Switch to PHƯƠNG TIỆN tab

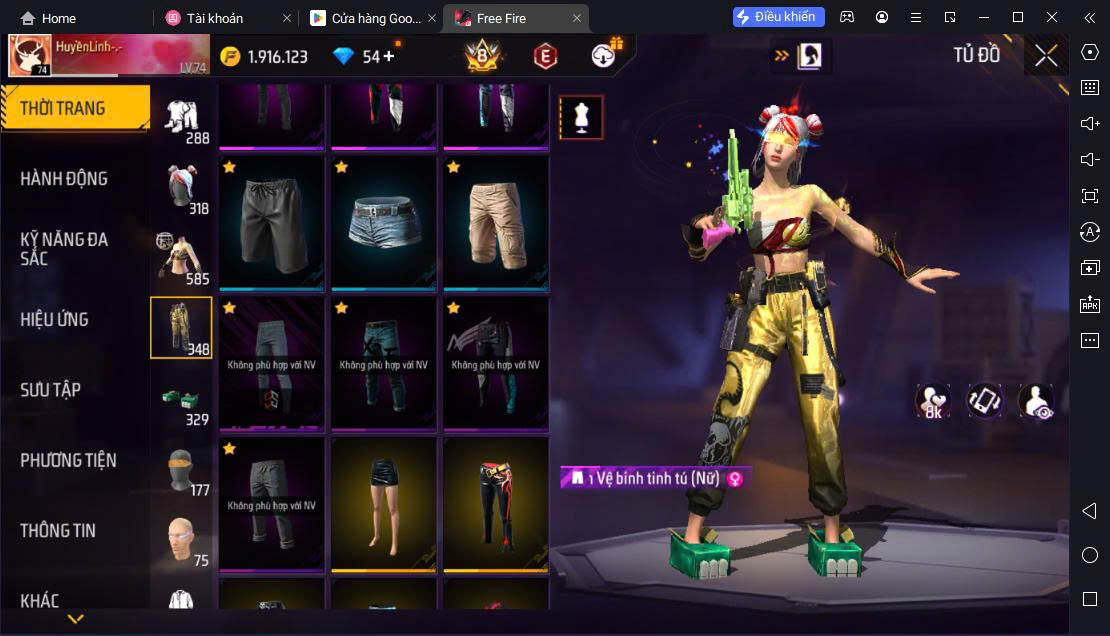[68, 461]
